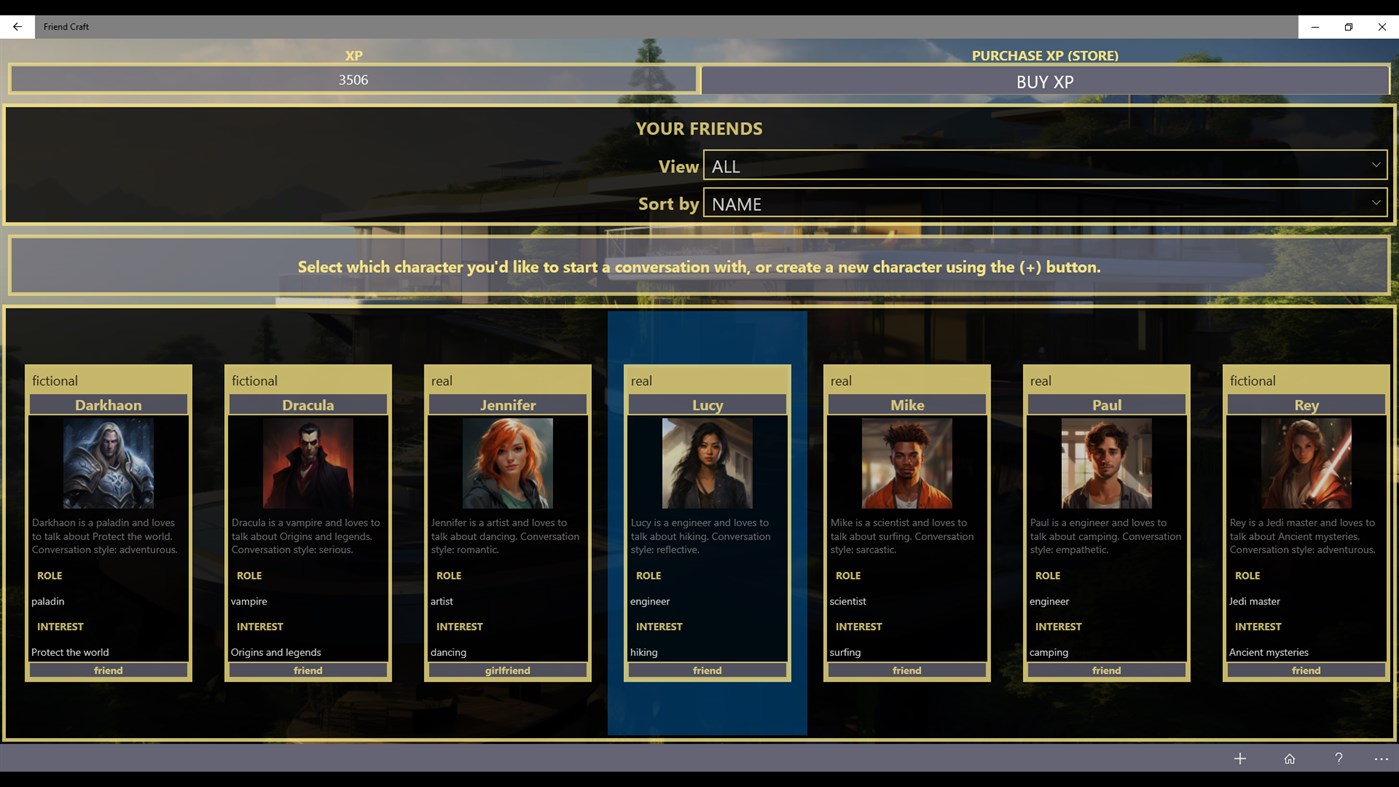Click the friend badge under Darkhaon
This screenshot has width=1399, height=787.
click(108, 670)
